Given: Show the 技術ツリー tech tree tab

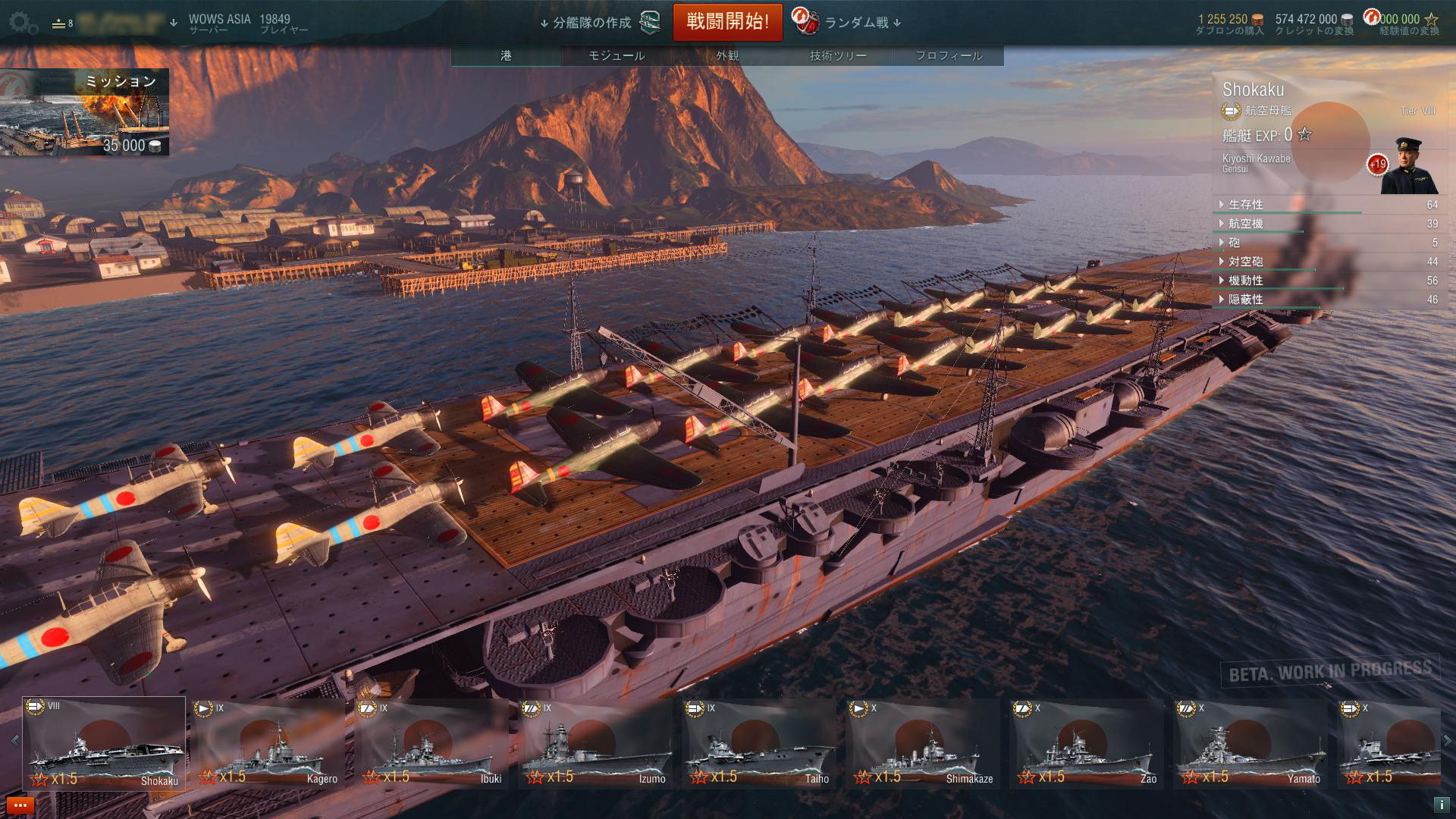Looking at the screenshot, I should click(x=838, y=55).
